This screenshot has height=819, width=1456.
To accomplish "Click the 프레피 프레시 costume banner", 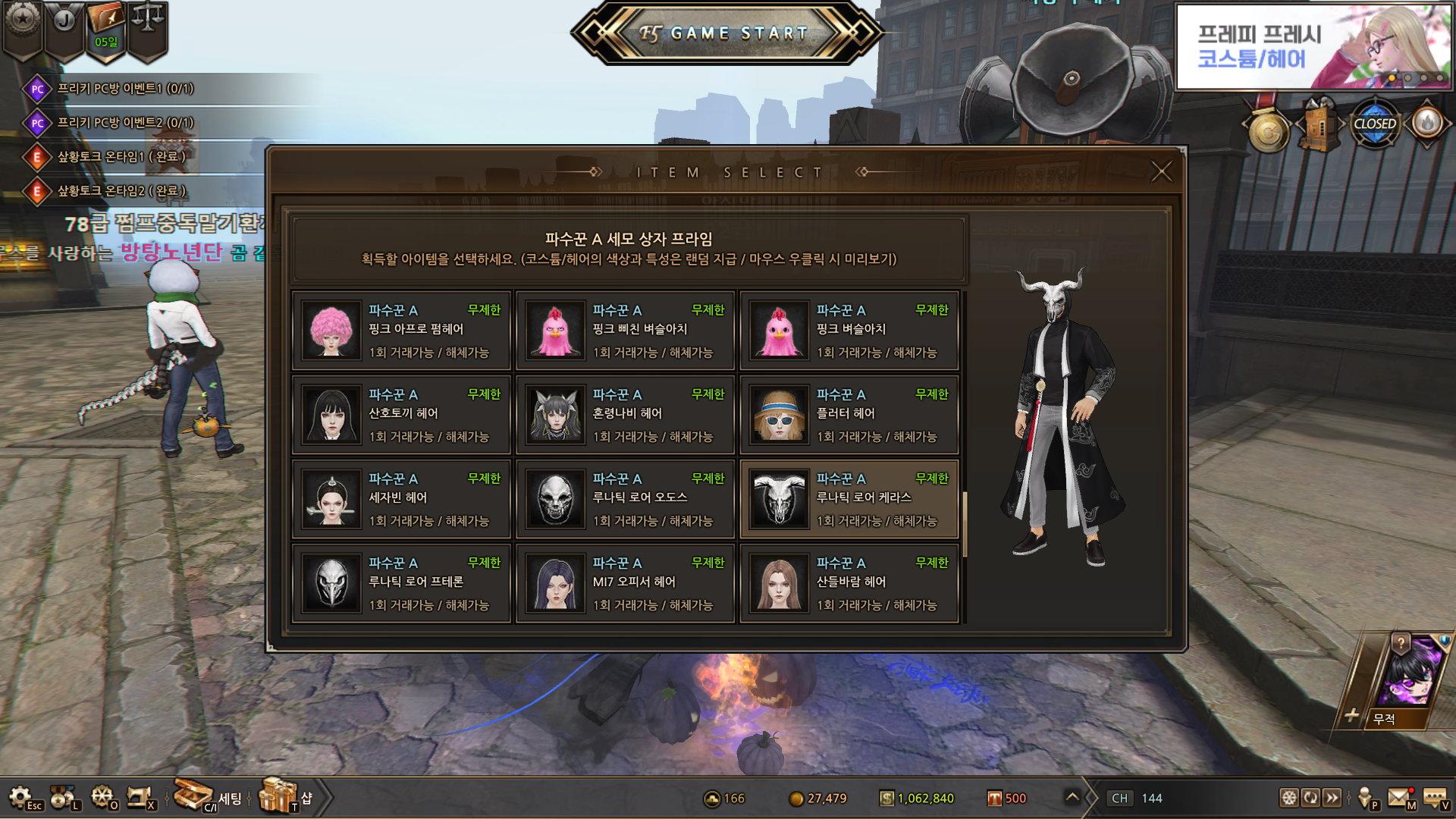I will pos(1313,47).
